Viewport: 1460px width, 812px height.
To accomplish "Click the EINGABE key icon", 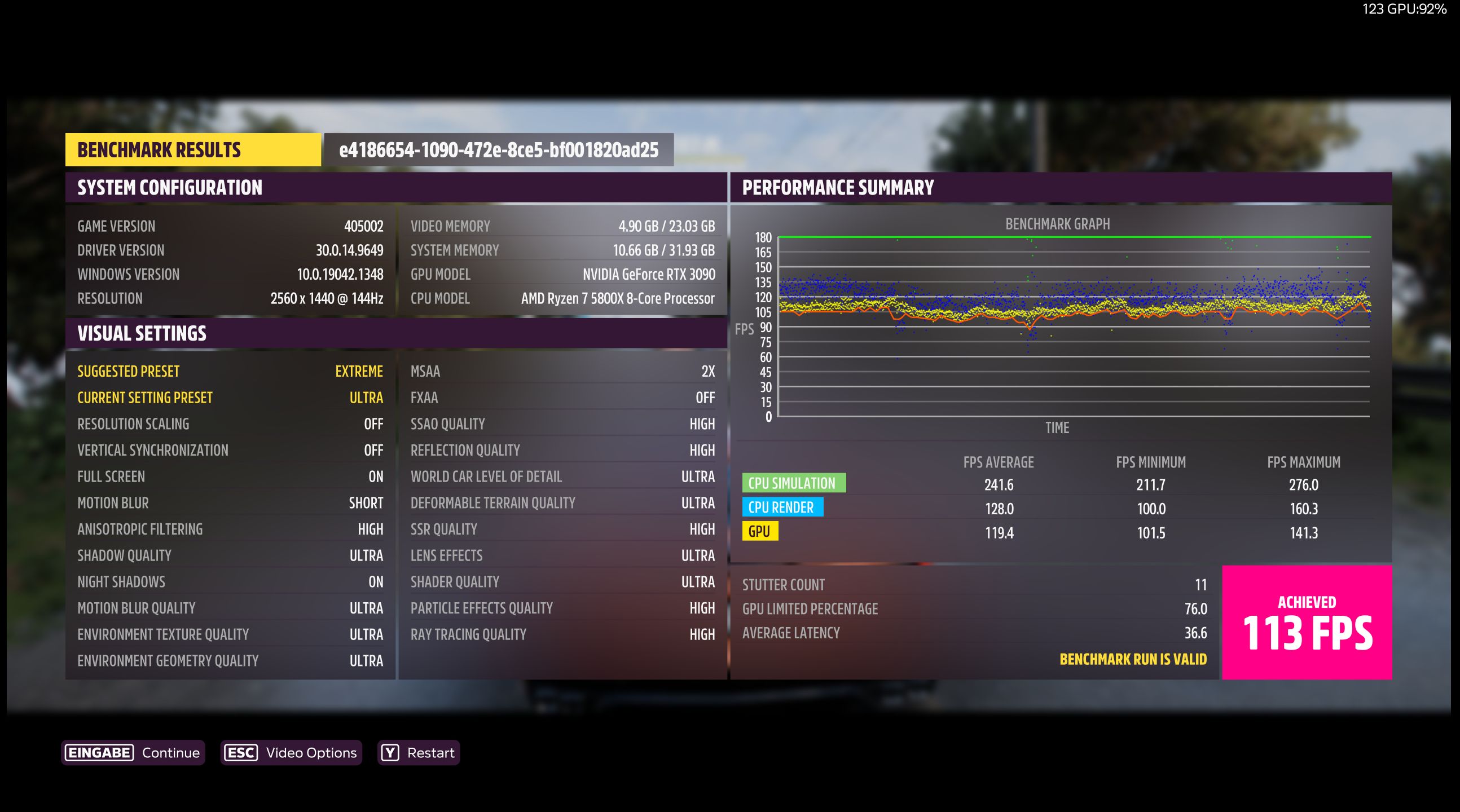I will point(99,752).
